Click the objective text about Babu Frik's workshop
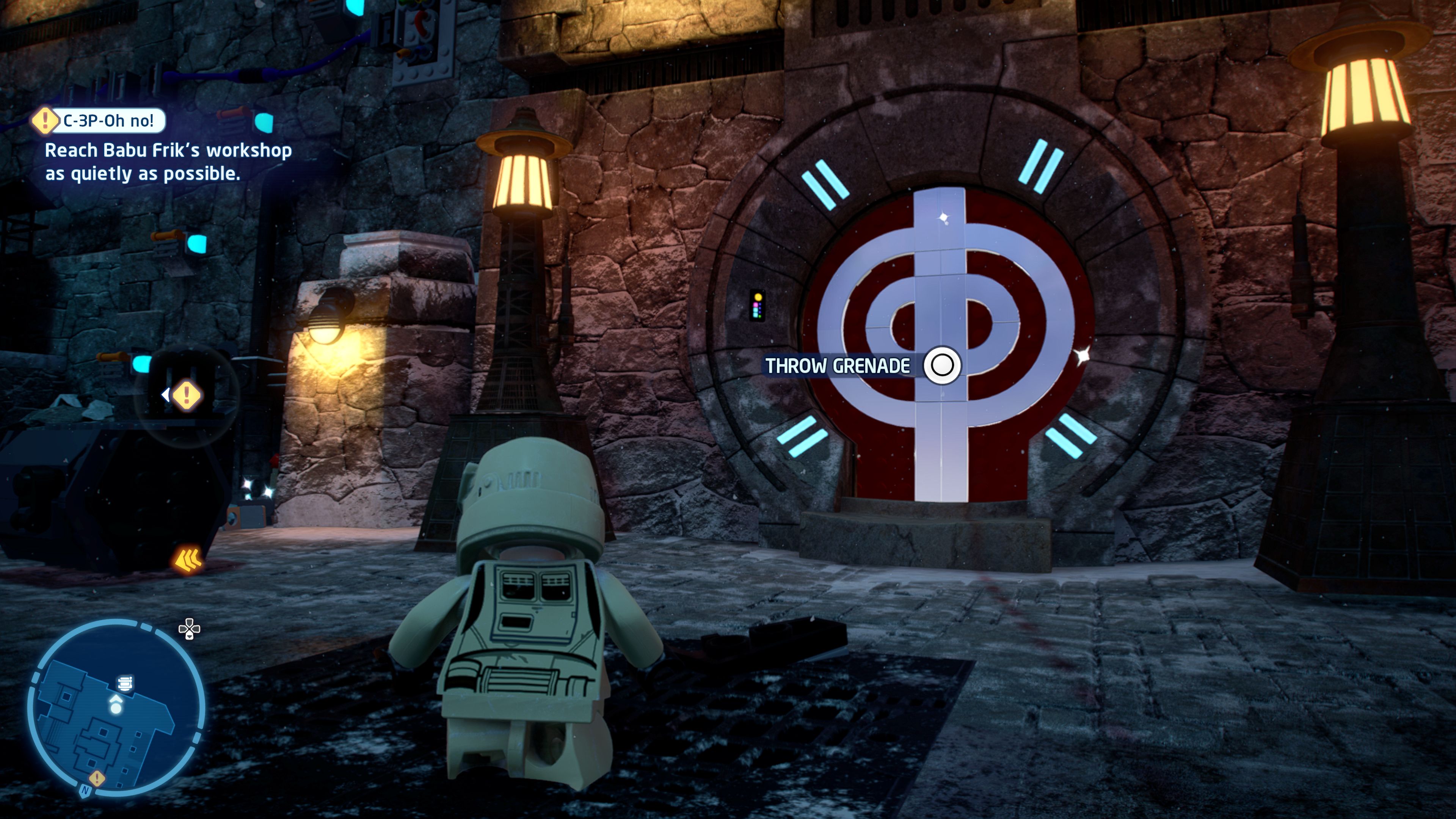This screenshot has width=1456, height=819. pyautogui.click(x=168, y=162)
